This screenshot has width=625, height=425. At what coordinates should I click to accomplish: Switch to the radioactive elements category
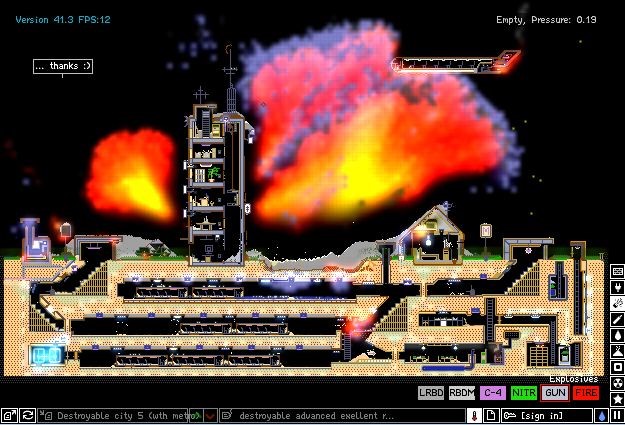pyautogui.click(x=617, y=383)
